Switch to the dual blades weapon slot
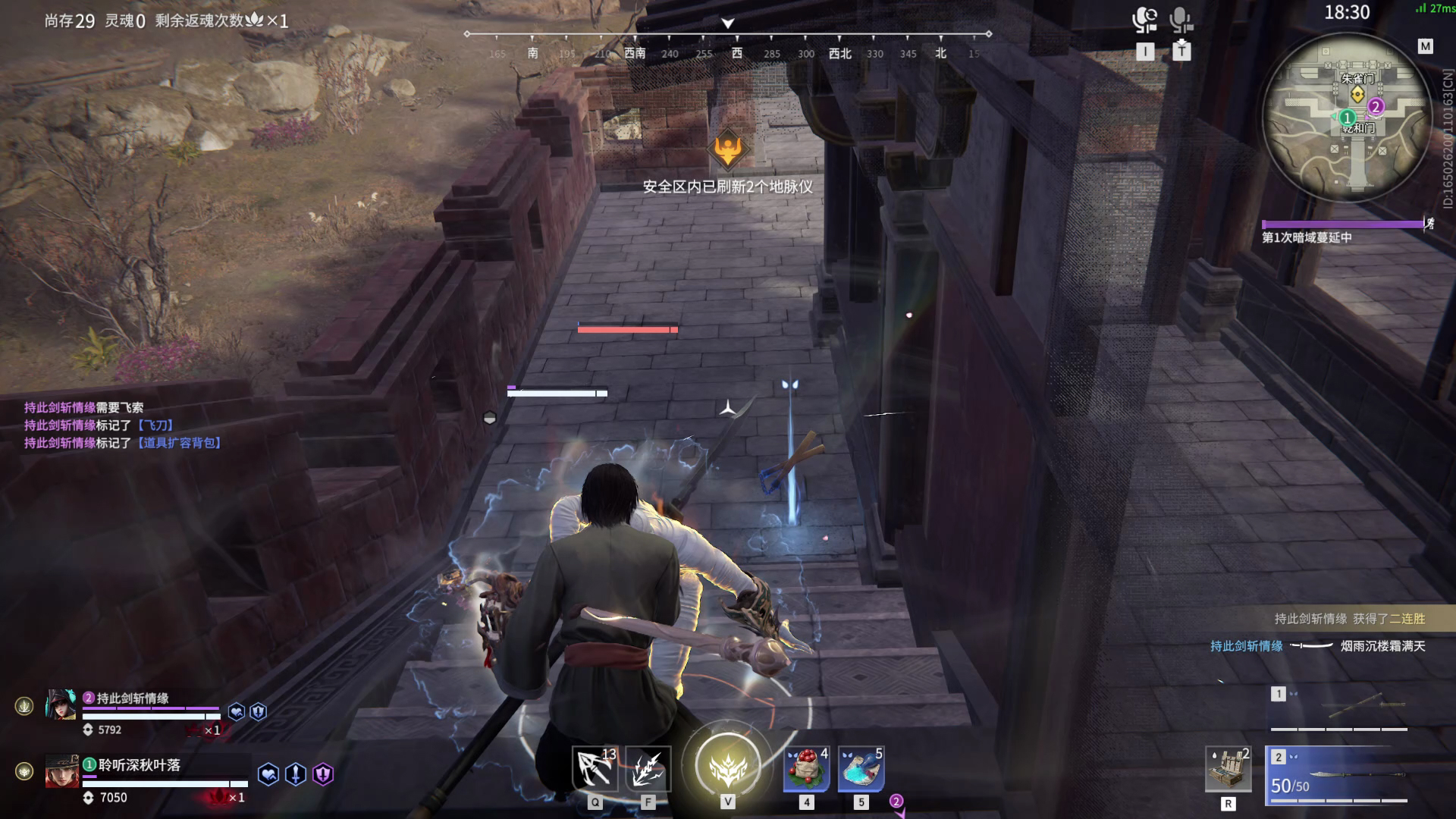The image size is (1456, 819). [1339, 708]
